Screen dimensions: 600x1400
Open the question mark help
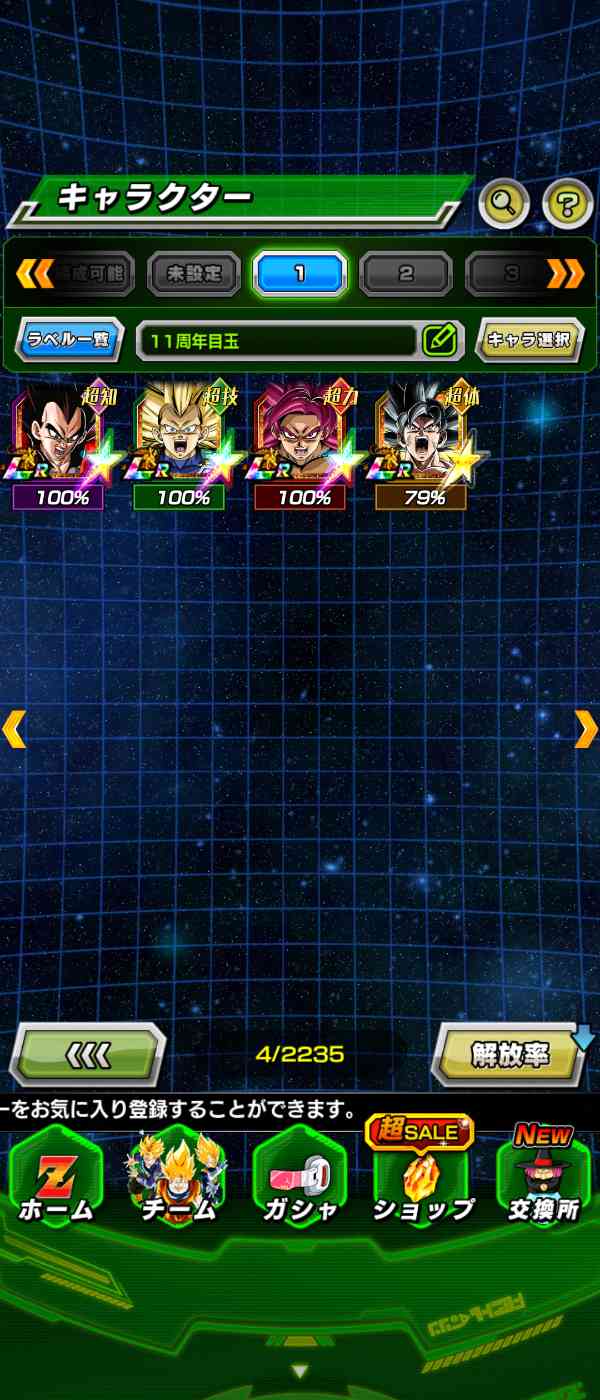click(x=567, y=205)
